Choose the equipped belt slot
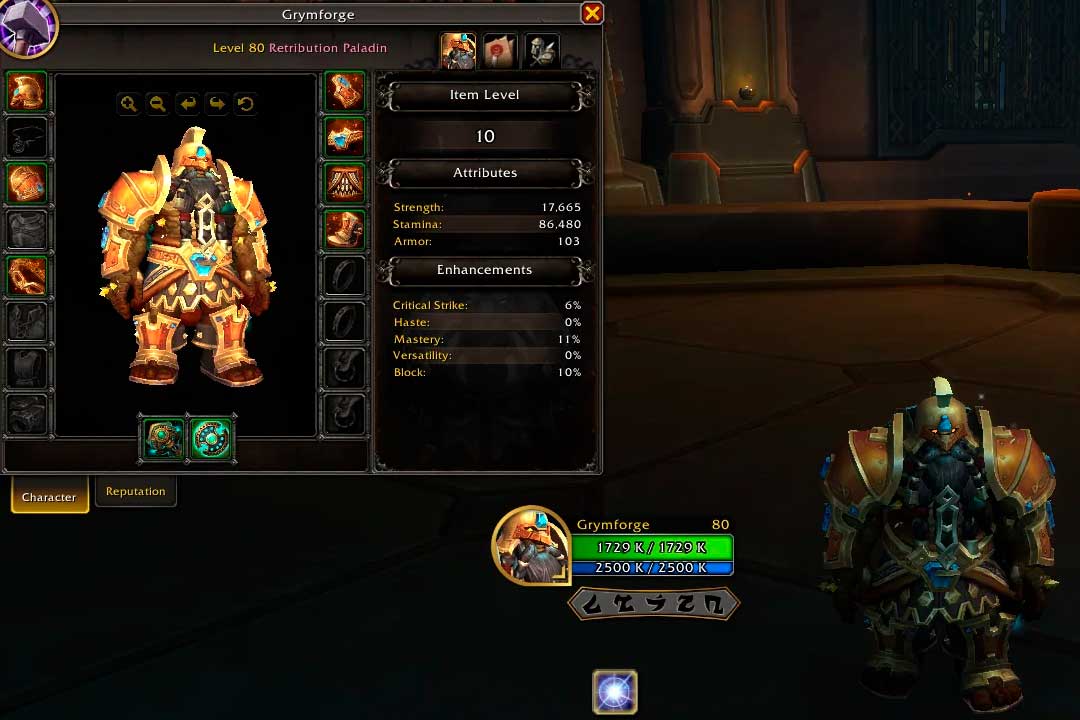This screenshot has width=1080, height=720. point(345,137)
